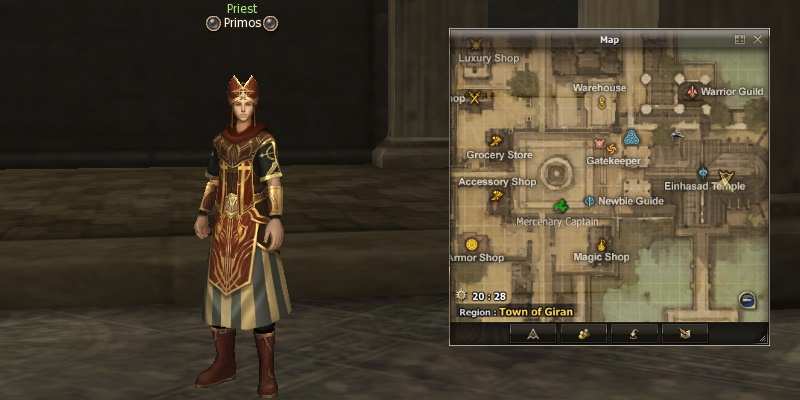This screenshot has width=800, height=400.
Task: Select the Warehouse marker on the map
Action: 602,102
